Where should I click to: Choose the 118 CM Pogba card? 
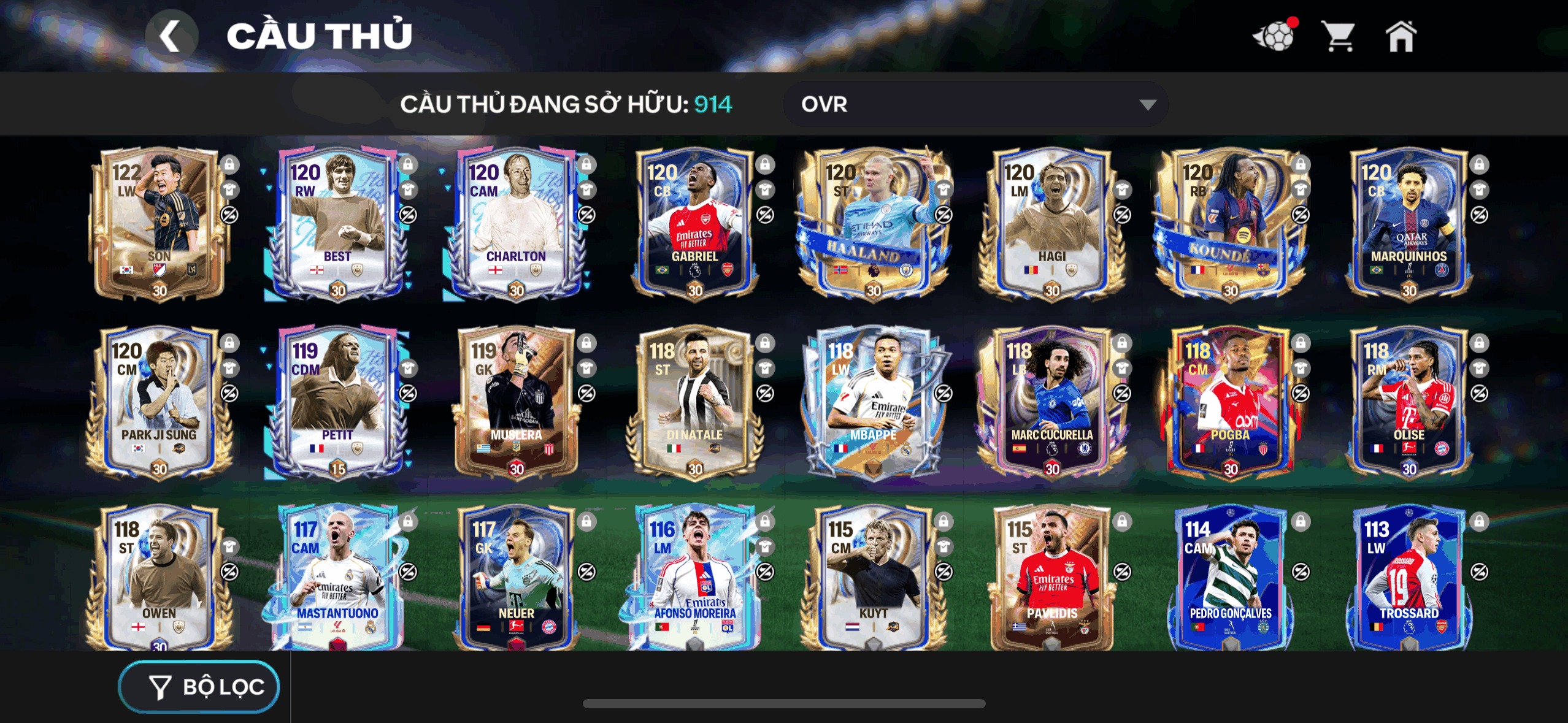coord(1230,402)
